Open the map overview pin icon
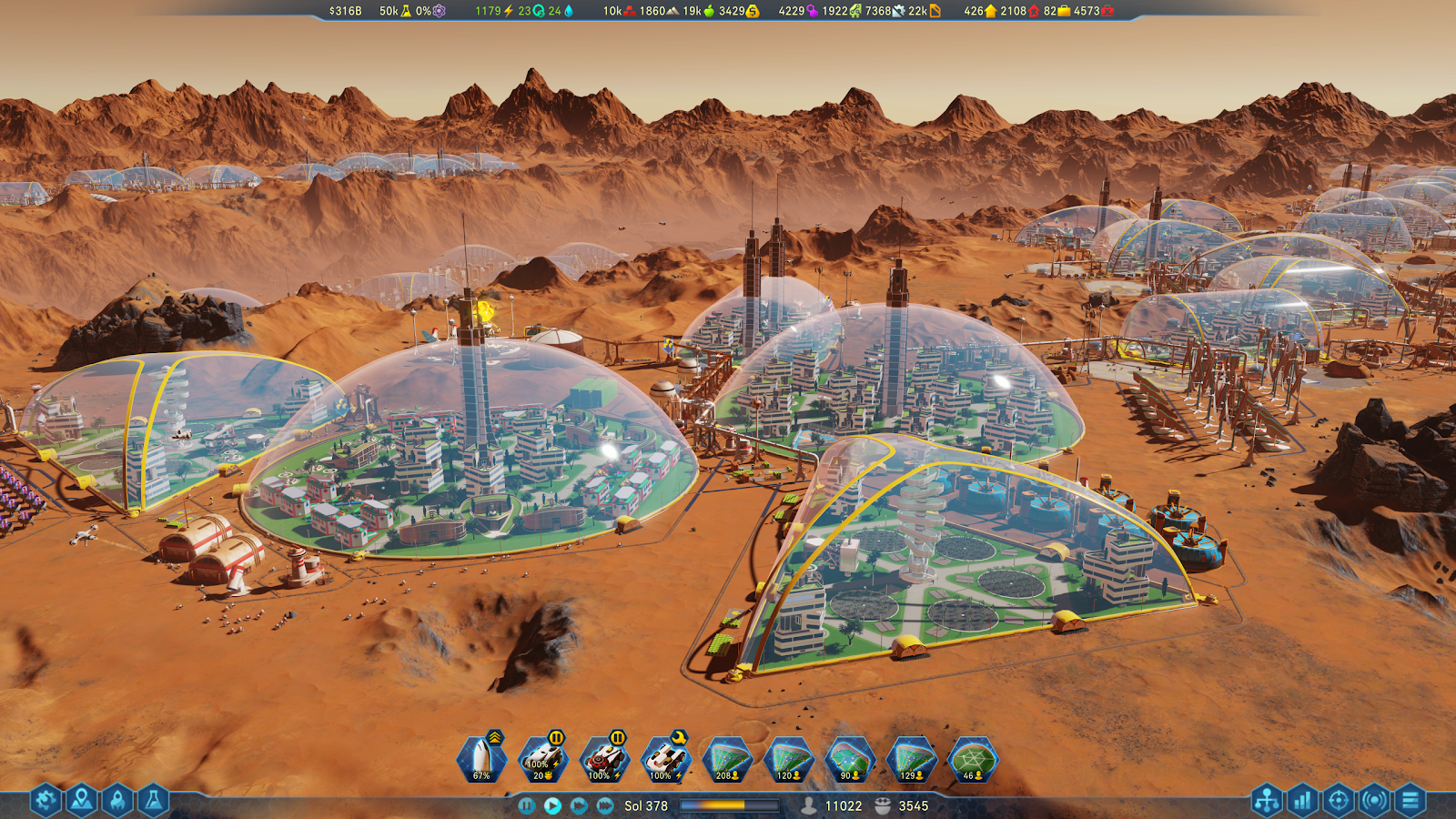This screenshot has width=1456, height=819. (x=81, y=800)
